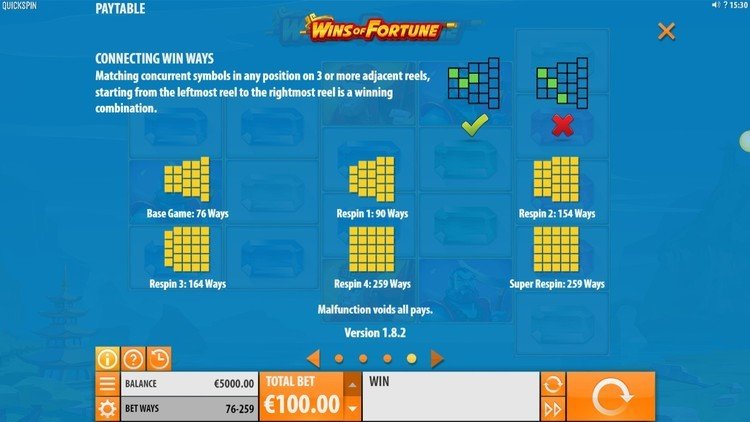Click the small help question mark beside the clock
750x422 pixels.
point(725,5)
